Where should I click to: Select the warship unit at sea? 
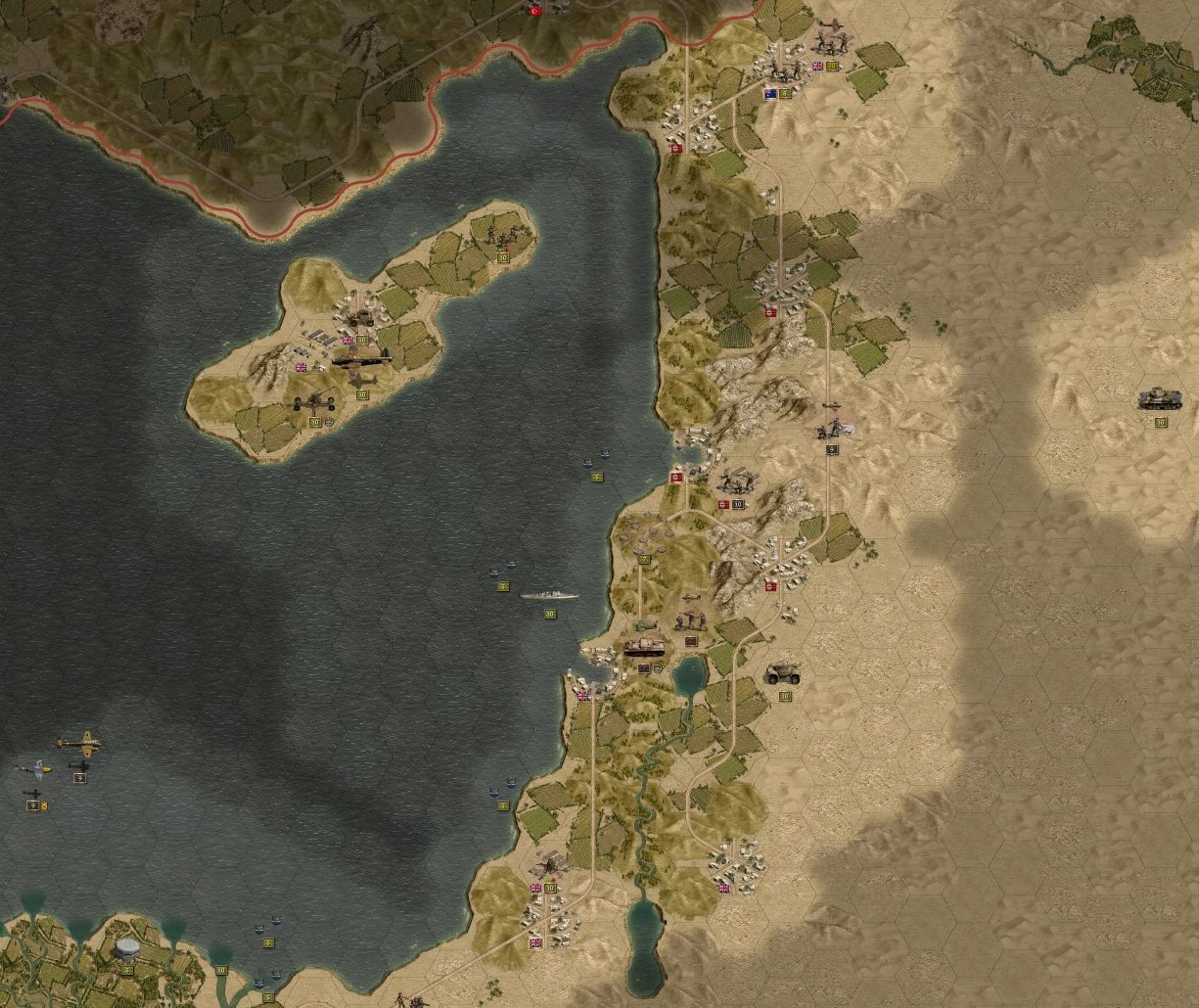(549, 594)
